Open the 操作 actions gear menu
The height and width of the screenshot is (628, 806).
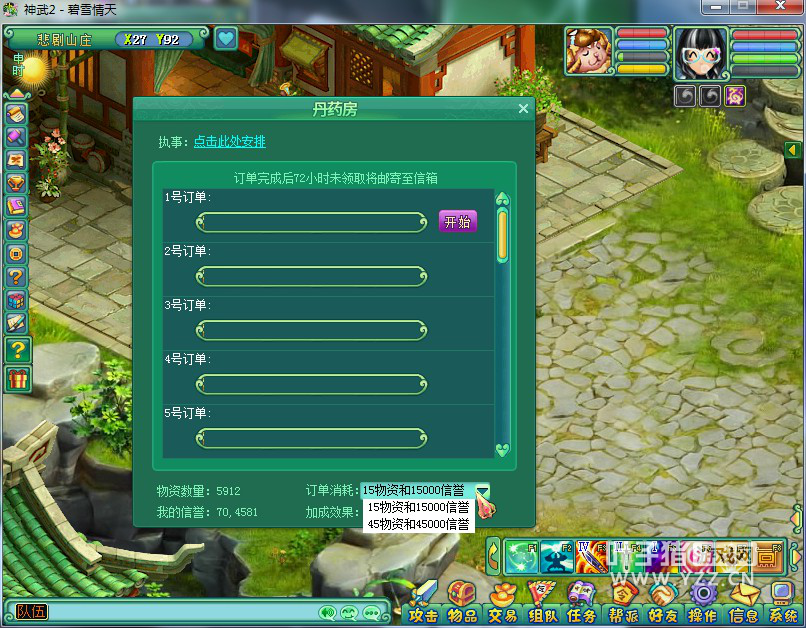pos(703,601)
